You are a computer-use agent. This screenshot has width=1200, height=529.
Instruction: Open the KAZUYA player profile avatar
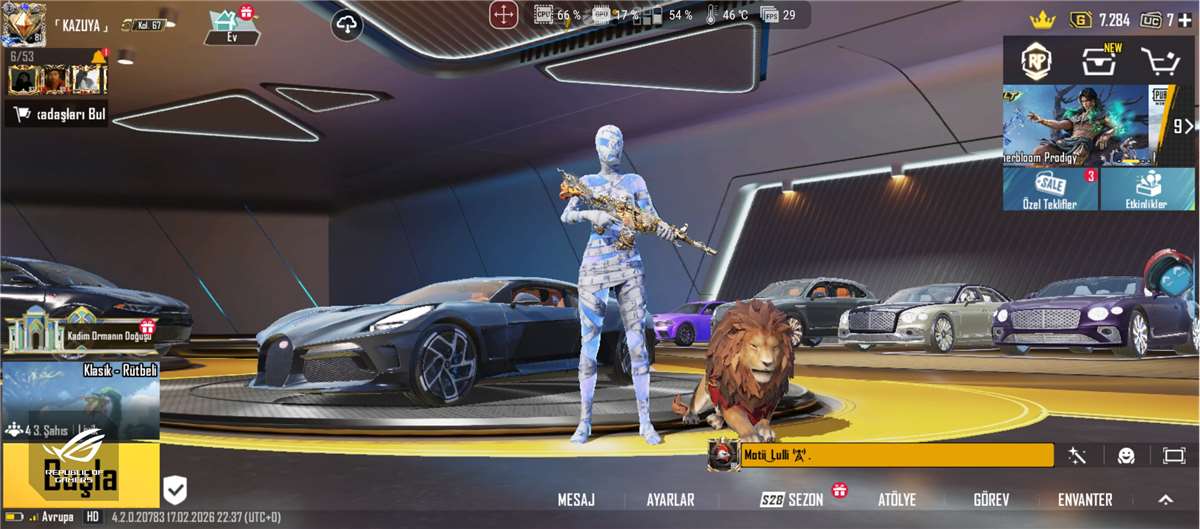[23, 24]
